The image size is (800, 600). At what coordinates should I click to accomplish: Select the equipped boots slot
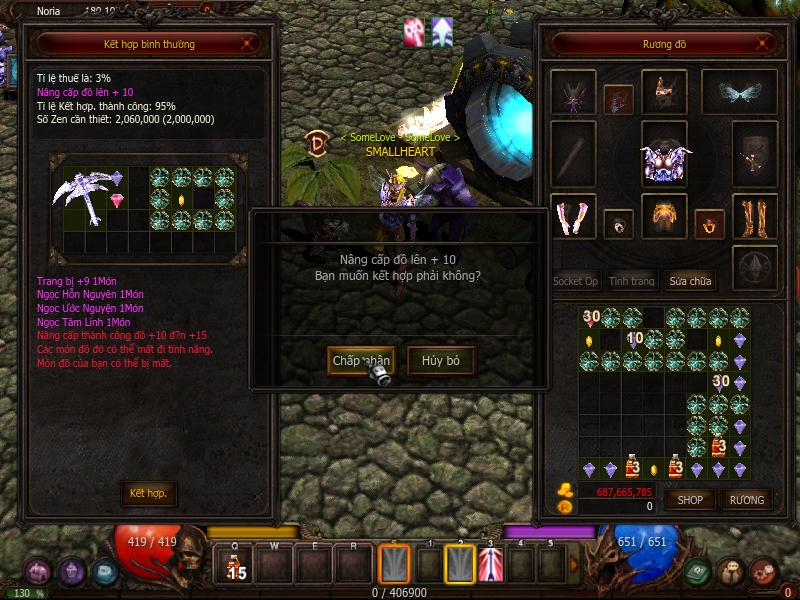(755, 216)
